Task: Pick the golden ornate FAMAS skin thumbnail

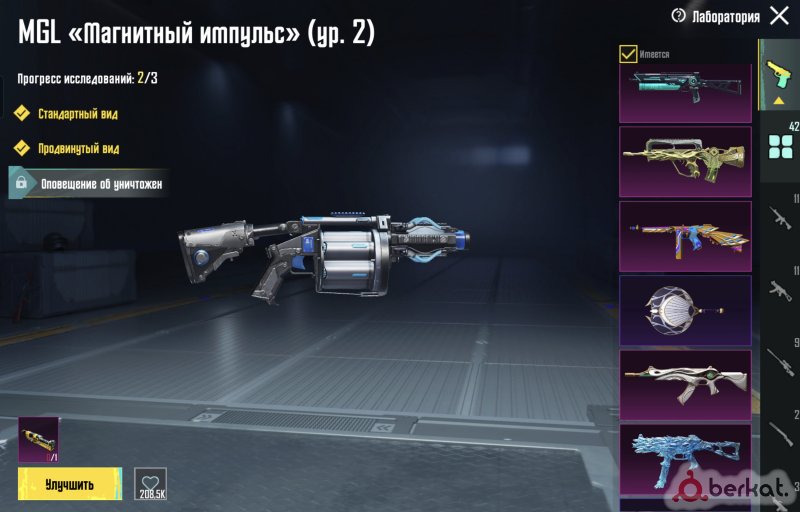Action: coord(685,161)
